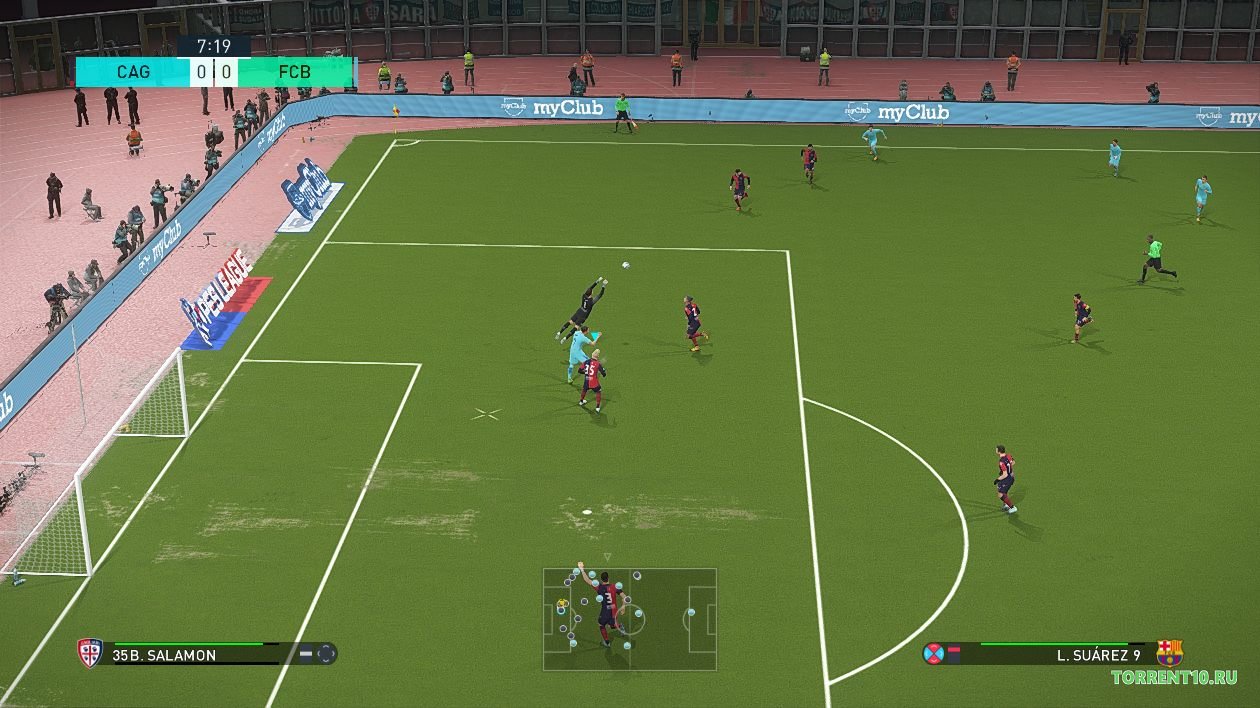Click the tactics icon right of B. Salamon
Screen dimensions: 1260x708
tap(326, 655)
